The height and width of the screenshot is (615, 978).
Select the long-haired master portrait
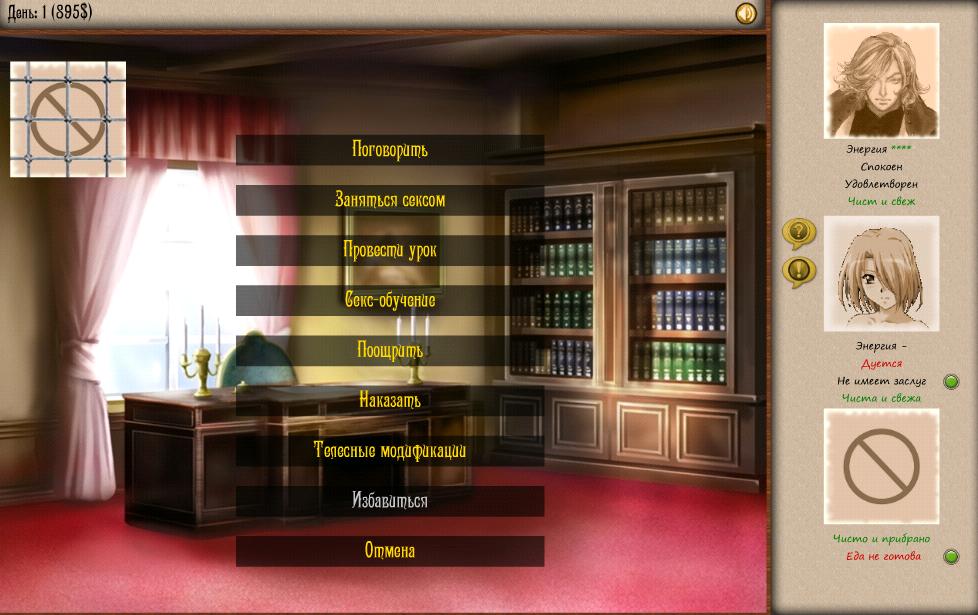[881, 80]
